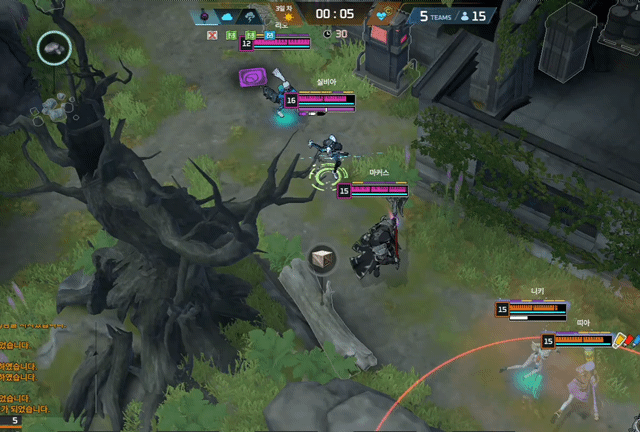Click the stone resource marker icon
This screenshot has width=640, height=432.
point(54,47)
